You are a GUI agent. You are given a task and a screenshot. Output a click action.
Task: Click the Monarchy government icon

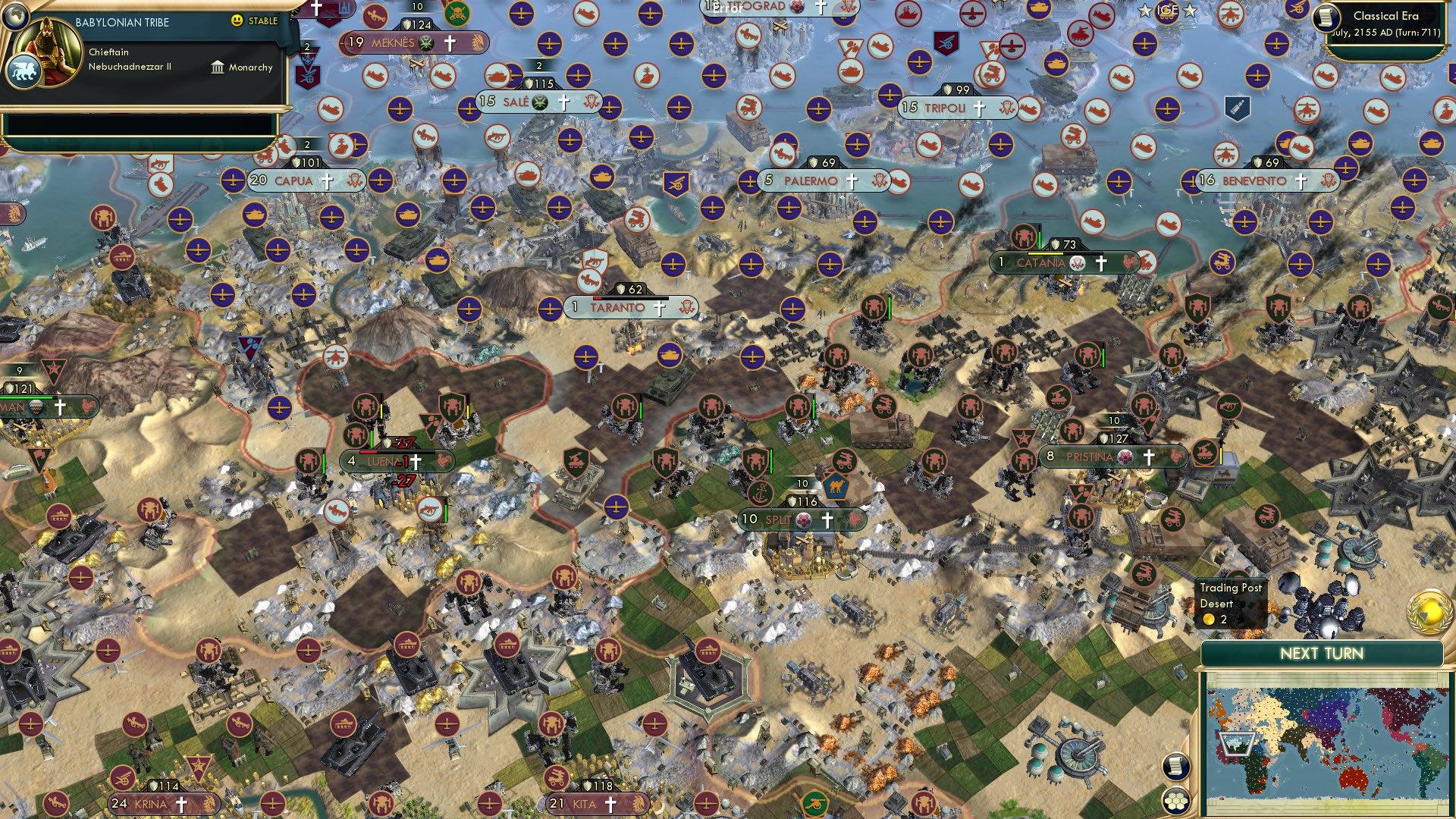click(218, 67)
